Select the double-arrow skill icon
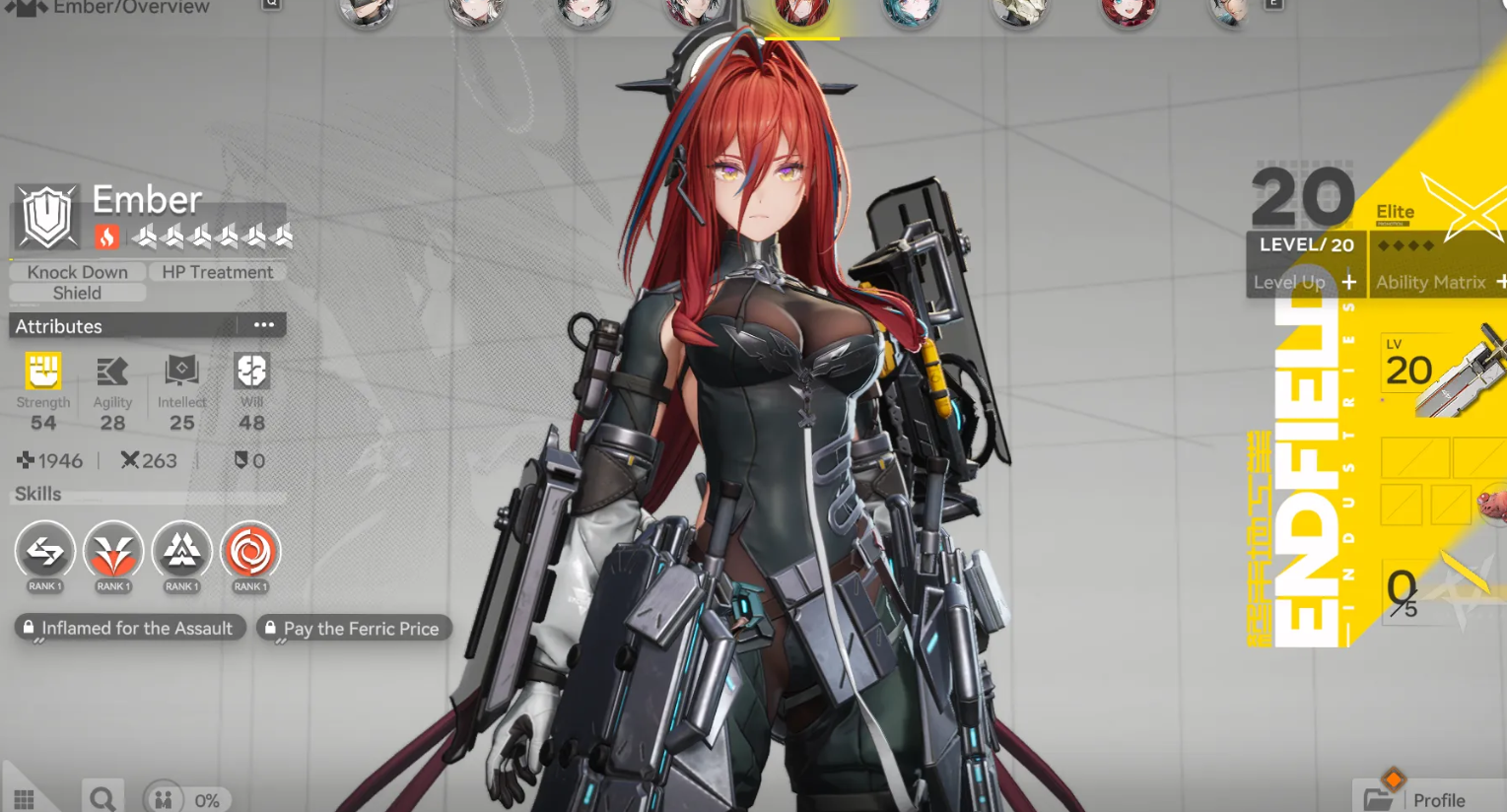 coord(44,552)
